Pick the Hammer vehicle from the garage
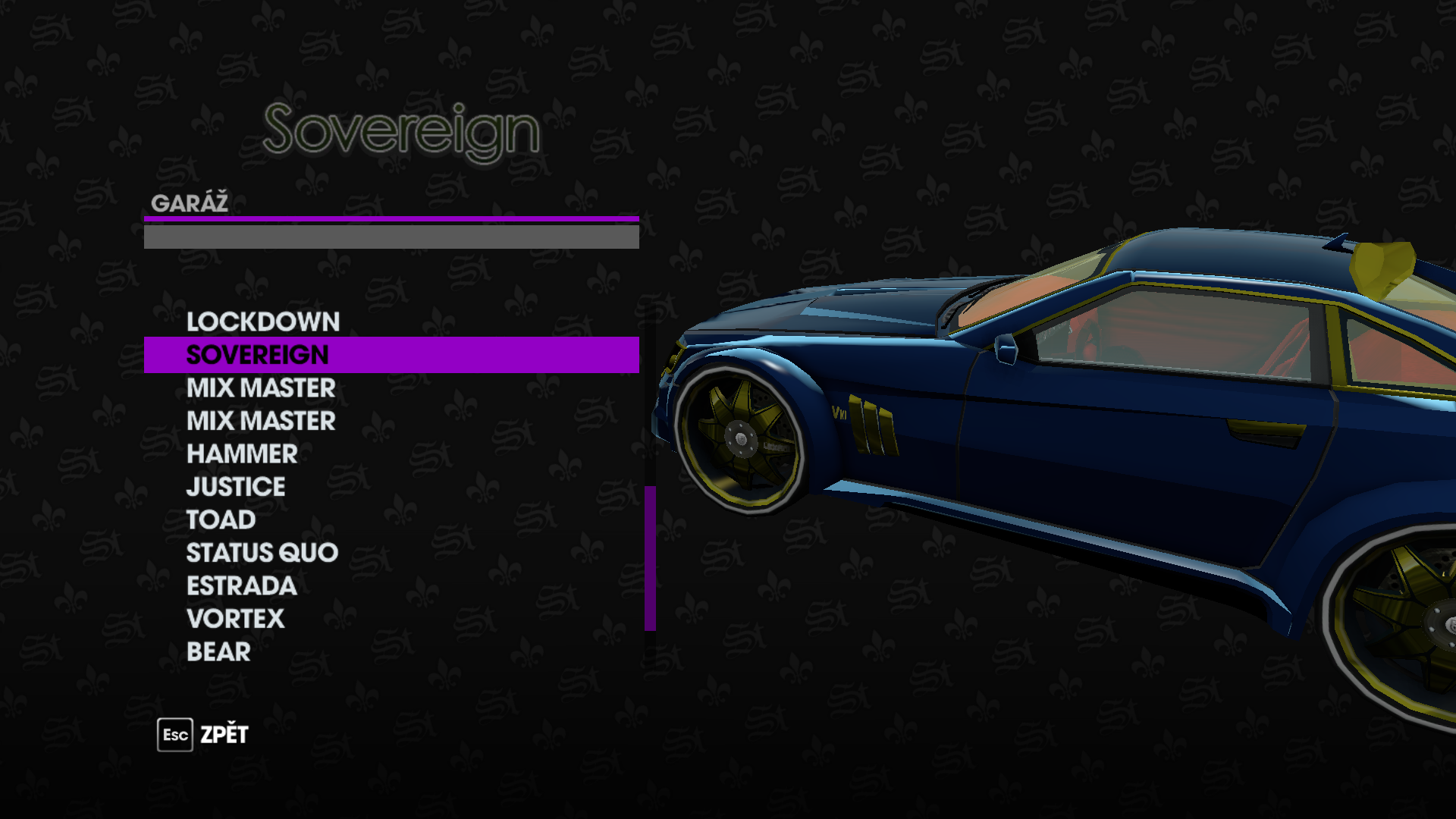Screen dimensions: 1456x819 coord(242,454)
